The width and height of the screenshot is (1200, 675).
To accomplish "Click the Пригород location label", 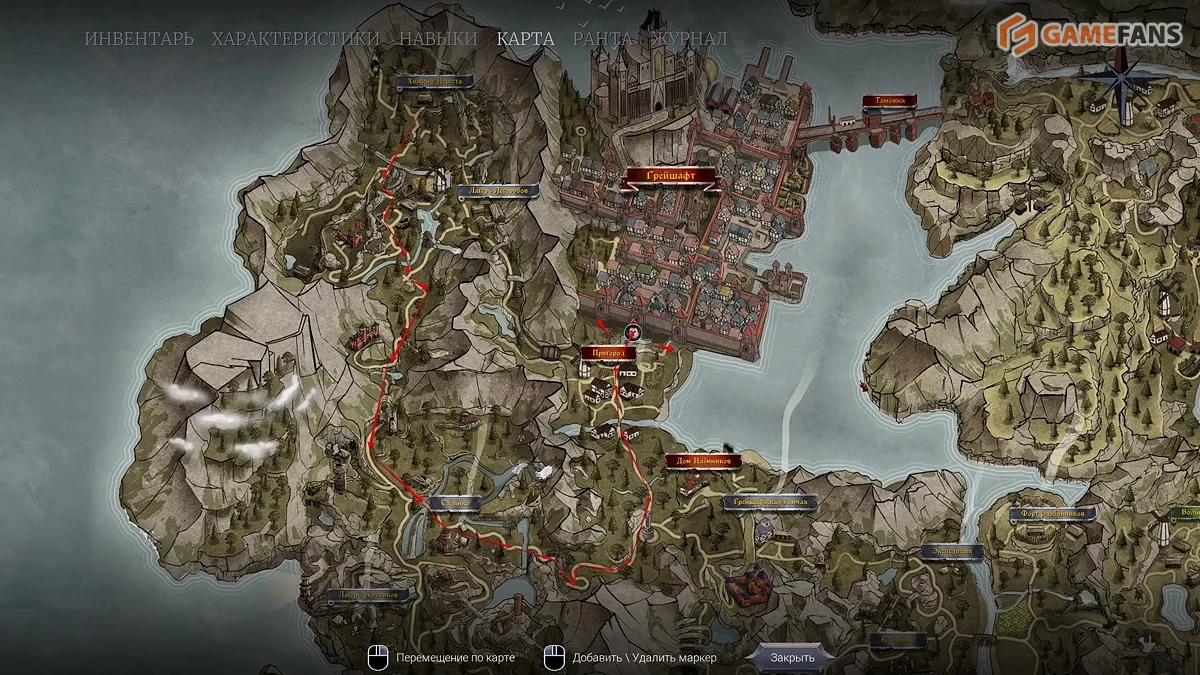I will click(608, 353).
